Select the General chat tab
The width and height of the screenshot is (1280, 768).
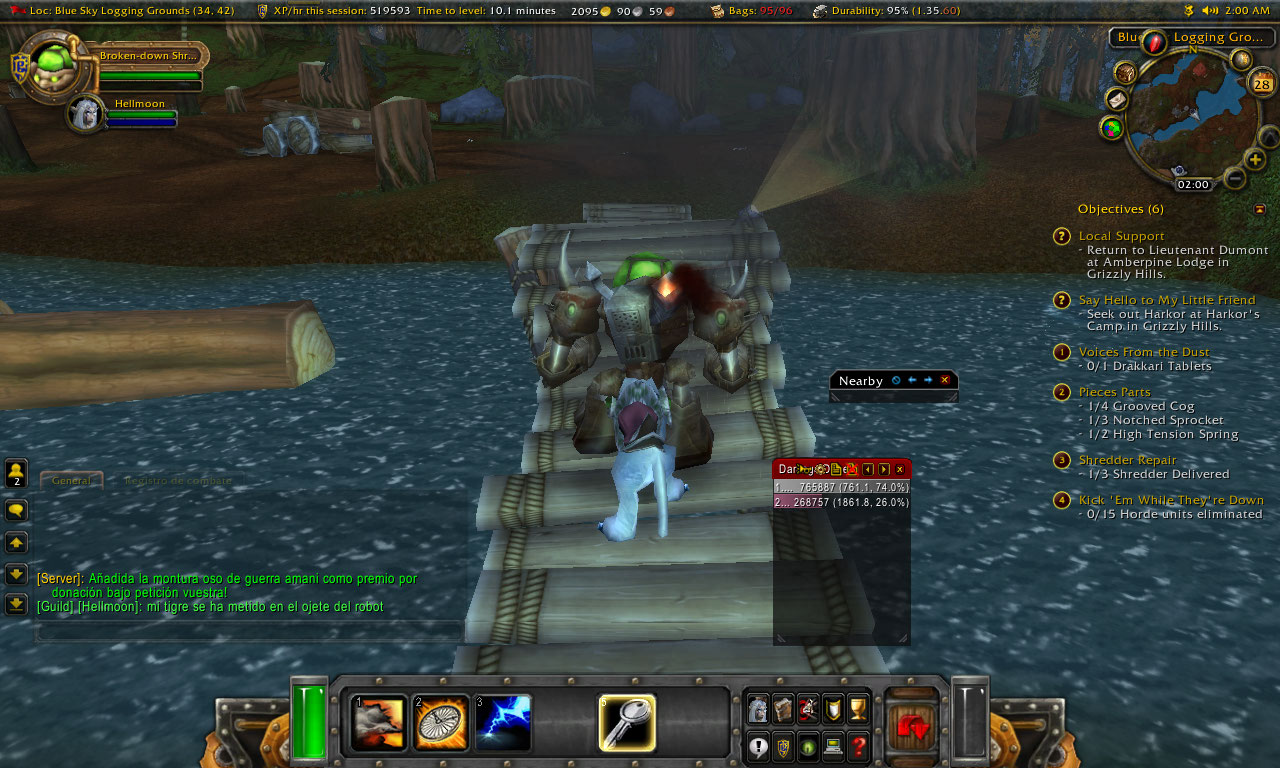point(71,481)
